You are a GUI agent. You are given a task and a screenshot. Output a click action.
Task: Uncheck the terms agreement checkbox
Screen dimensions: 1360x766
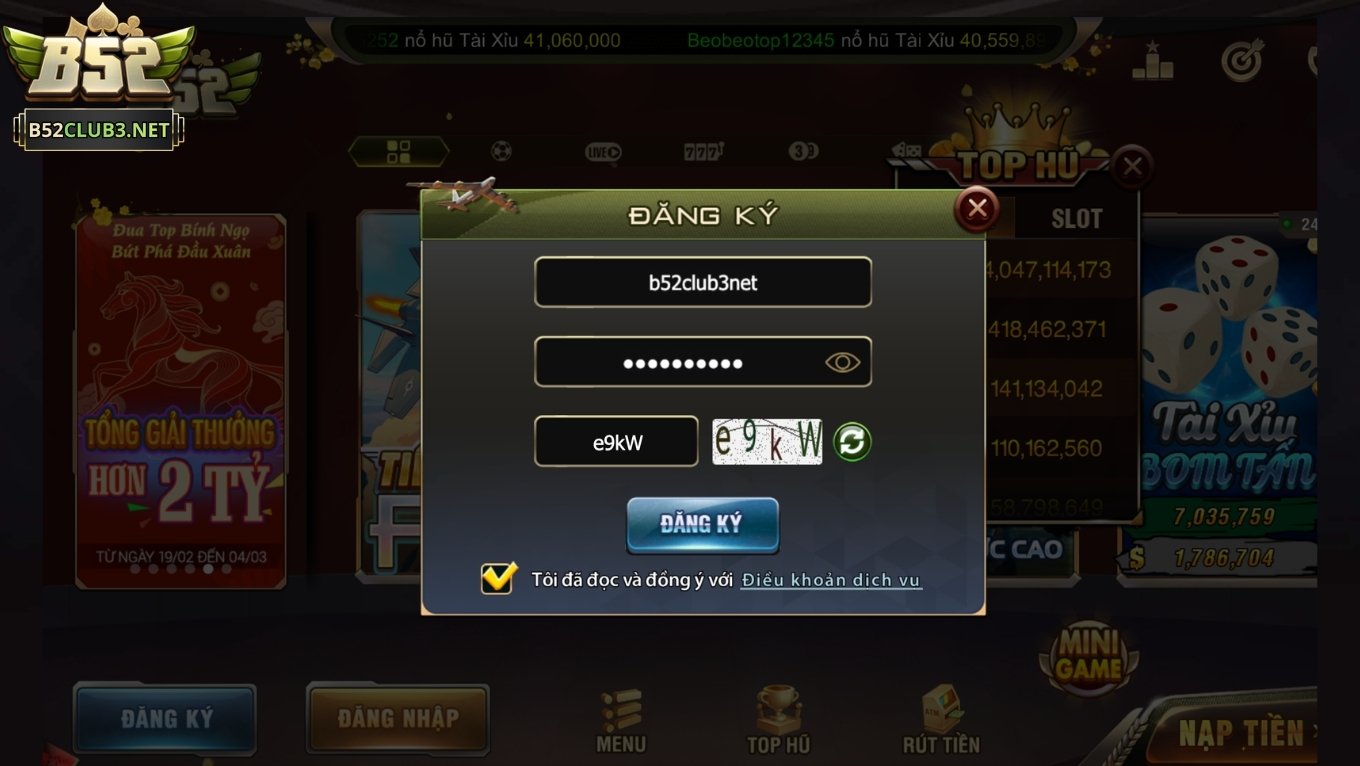pos(497,578)
